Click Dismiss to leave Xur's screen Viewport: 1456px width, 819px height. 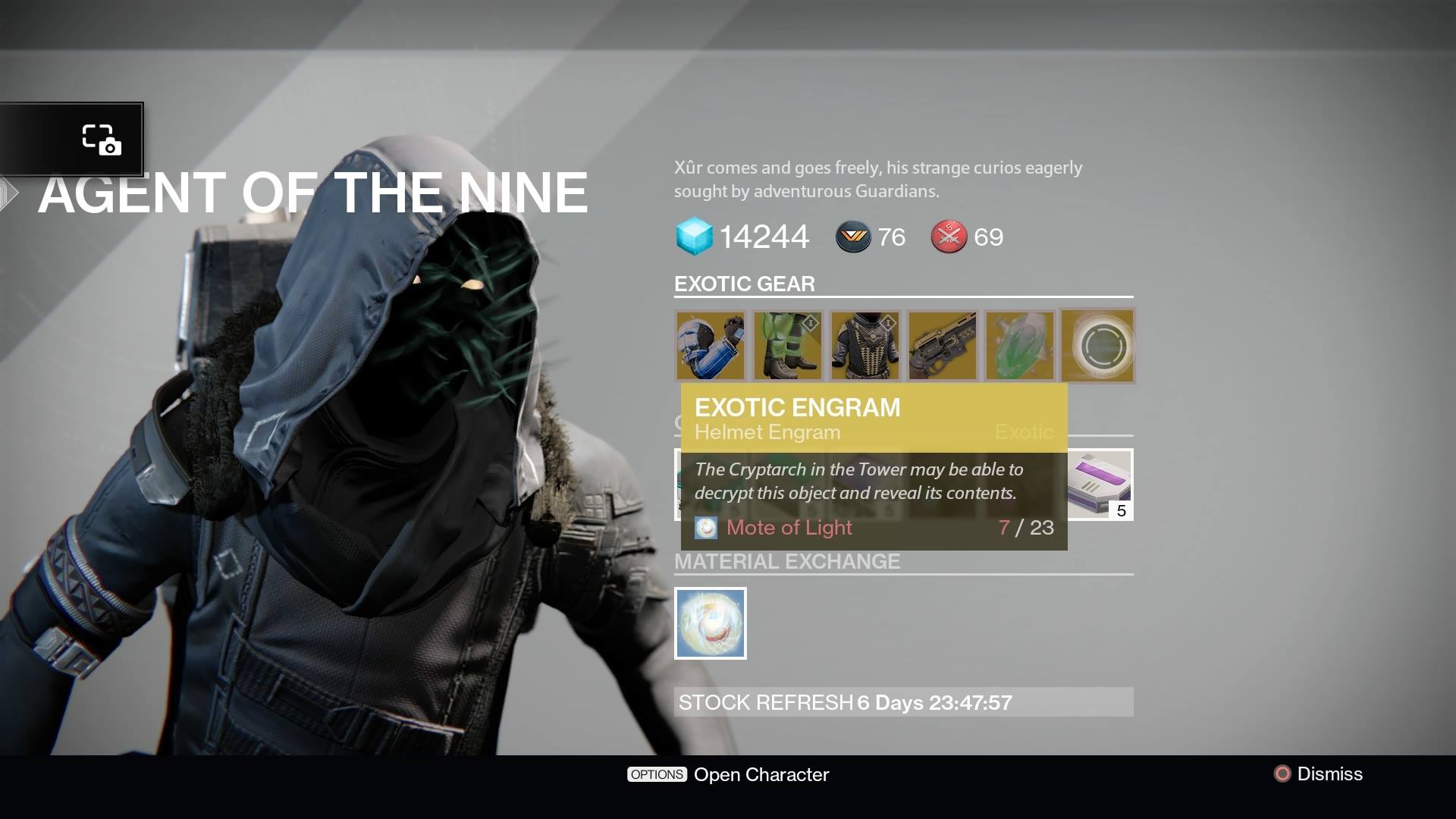point(1332,774)
